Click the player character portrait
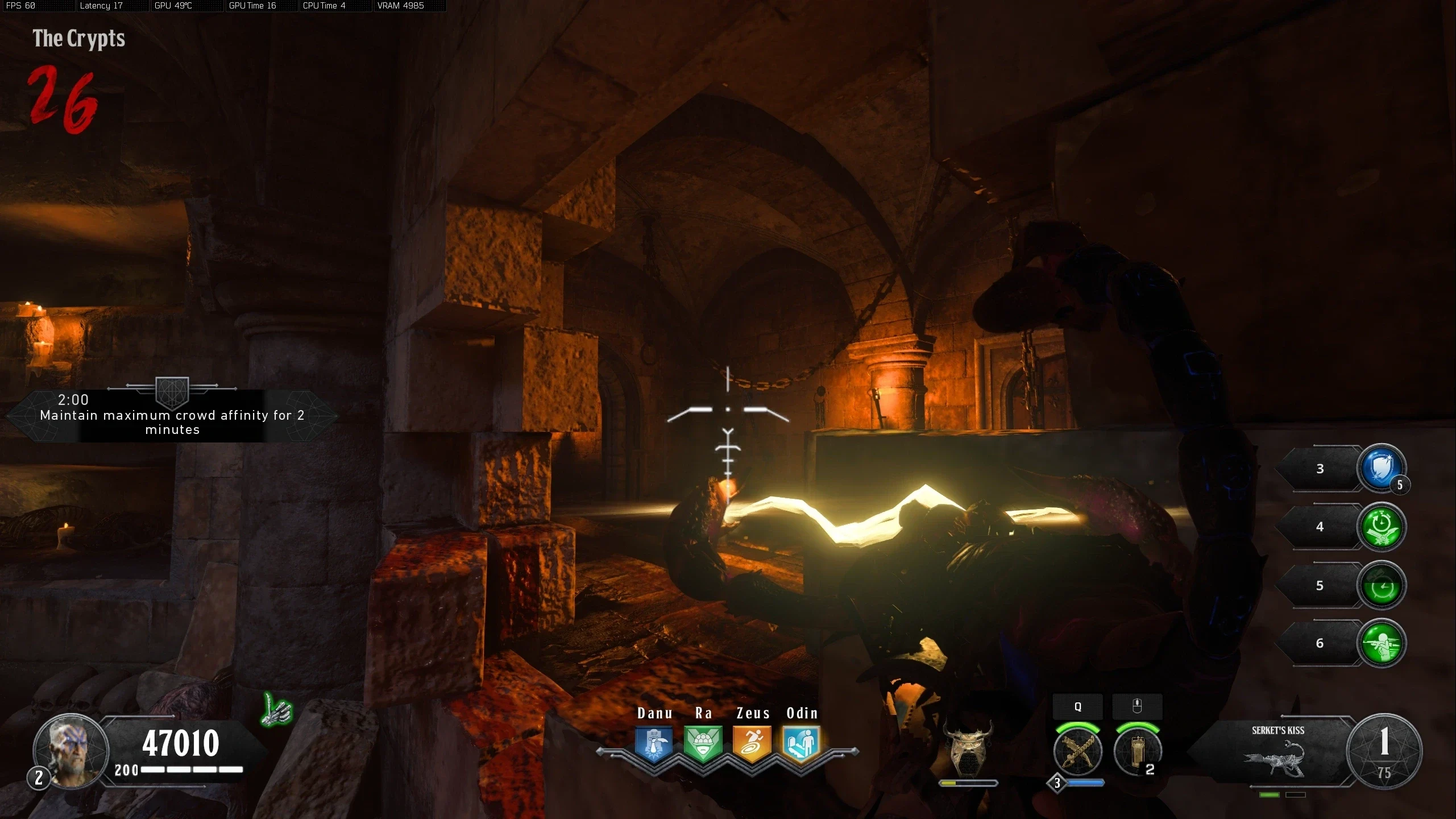This screenshot has width=1456, height=819. 71,751
